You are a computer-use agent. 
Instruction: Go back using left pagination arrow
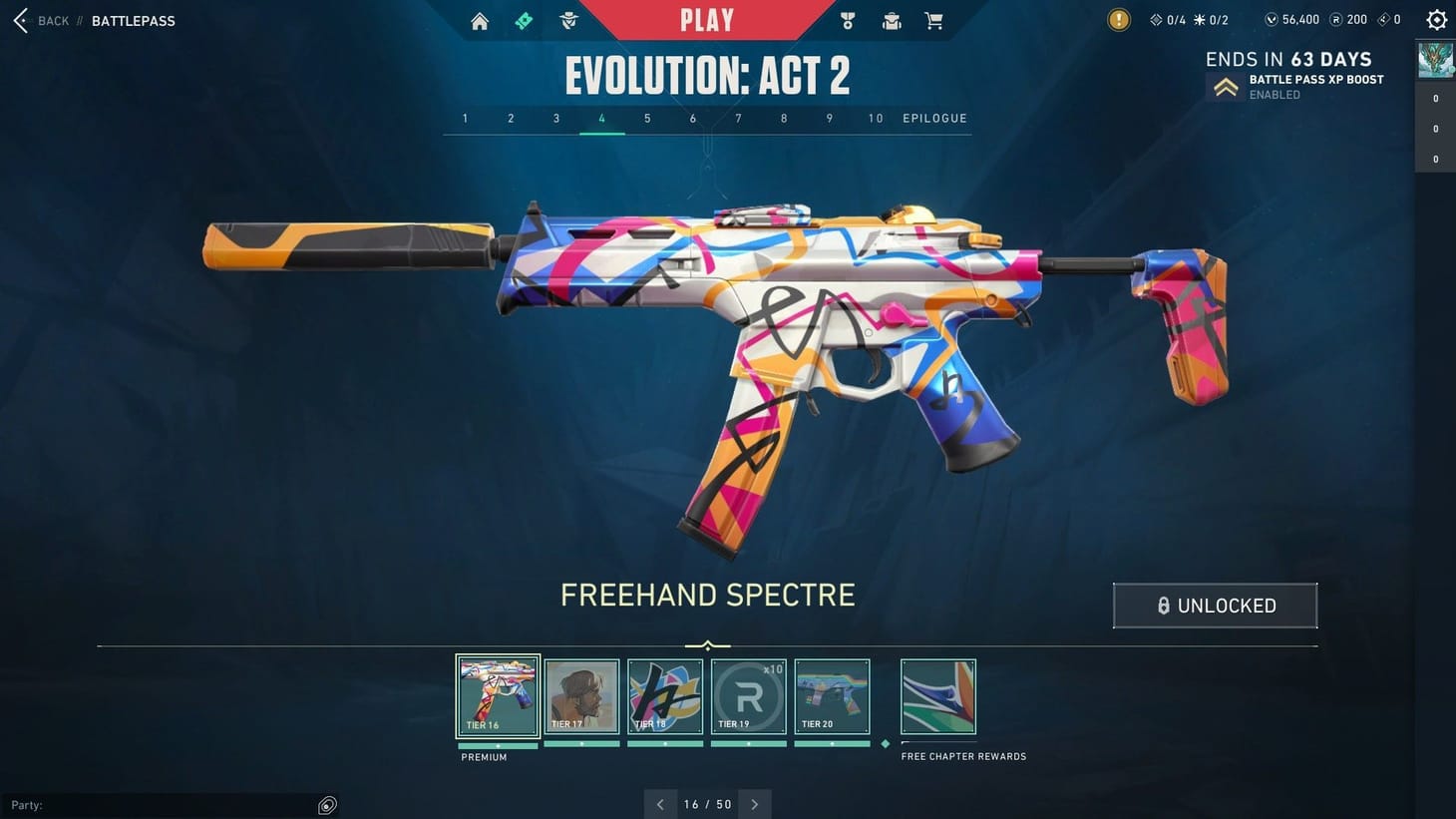click(659, 804)
